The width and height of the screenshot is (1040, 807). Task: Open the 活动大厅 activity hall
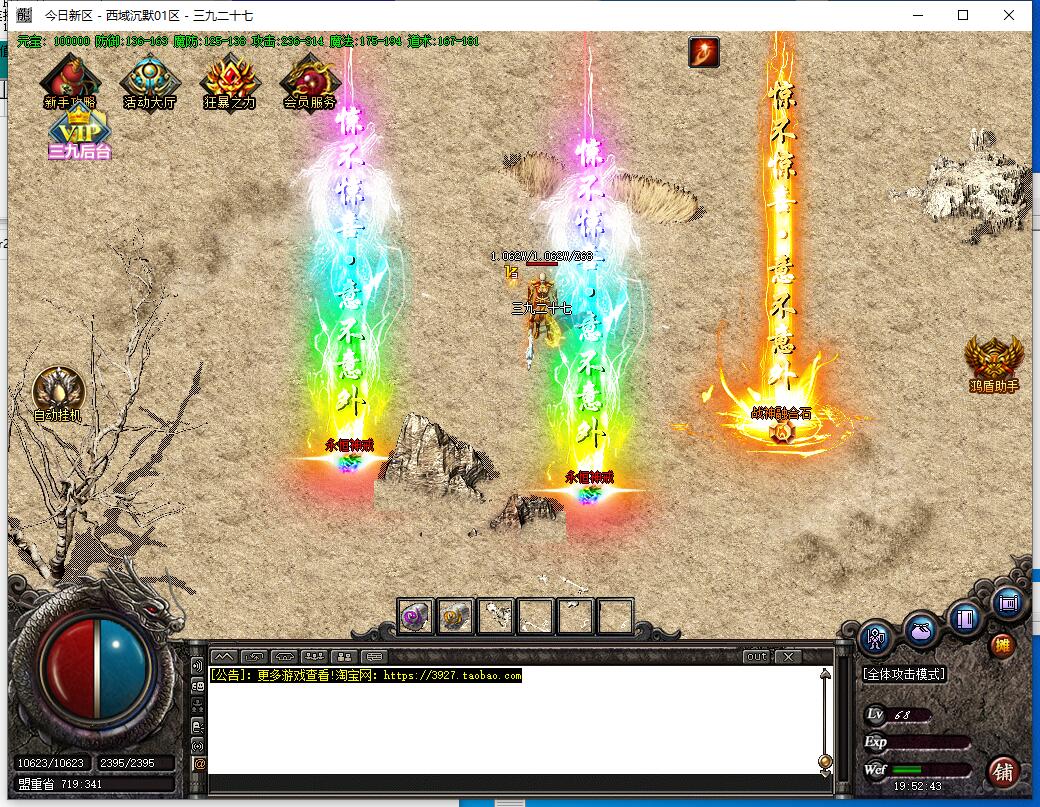point(149,80)
